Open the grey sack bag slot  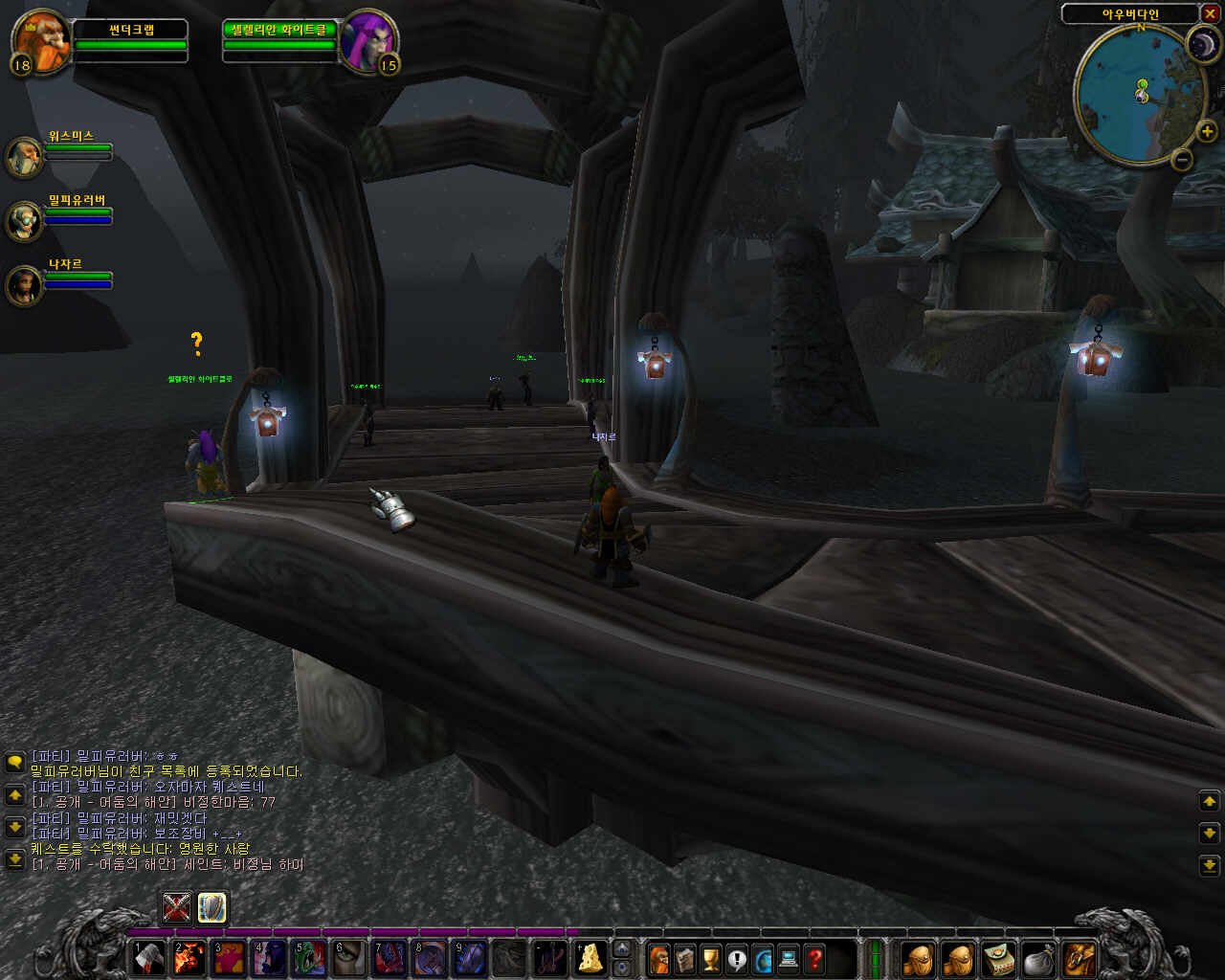pyautogui.click(x=1038, y=958)
